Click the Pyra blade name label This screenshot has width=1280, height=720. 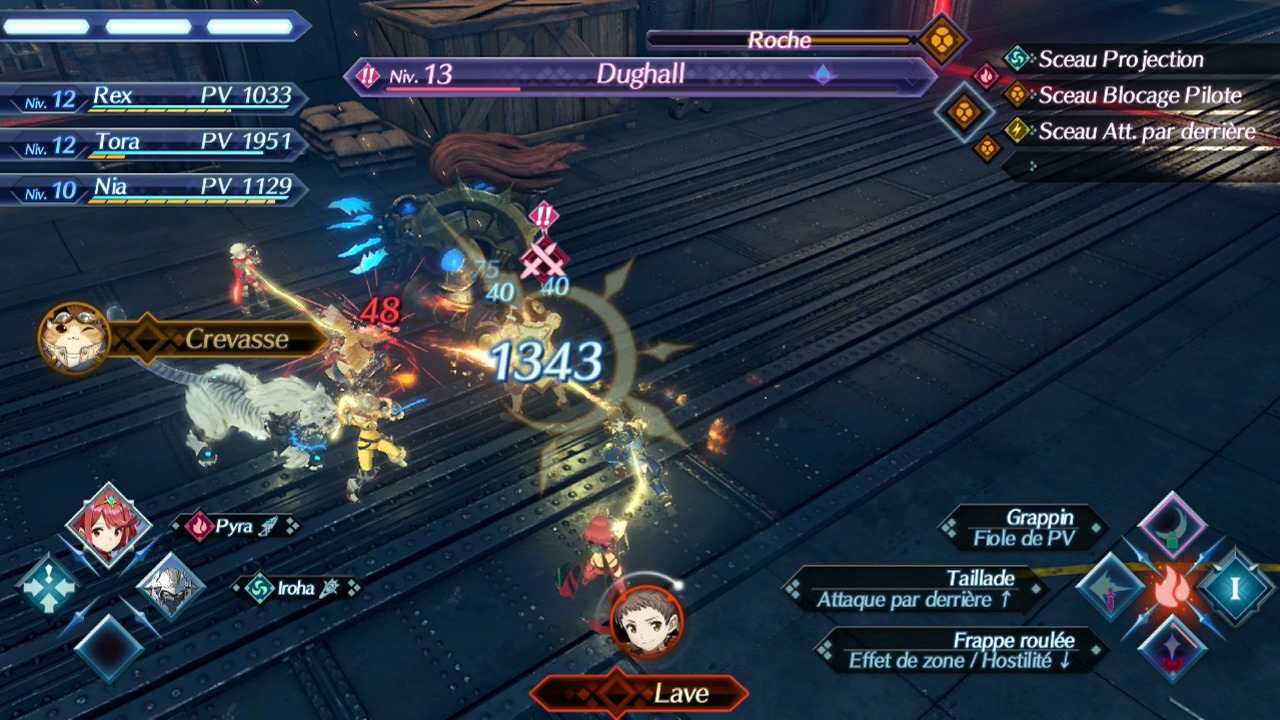(234, 526)
